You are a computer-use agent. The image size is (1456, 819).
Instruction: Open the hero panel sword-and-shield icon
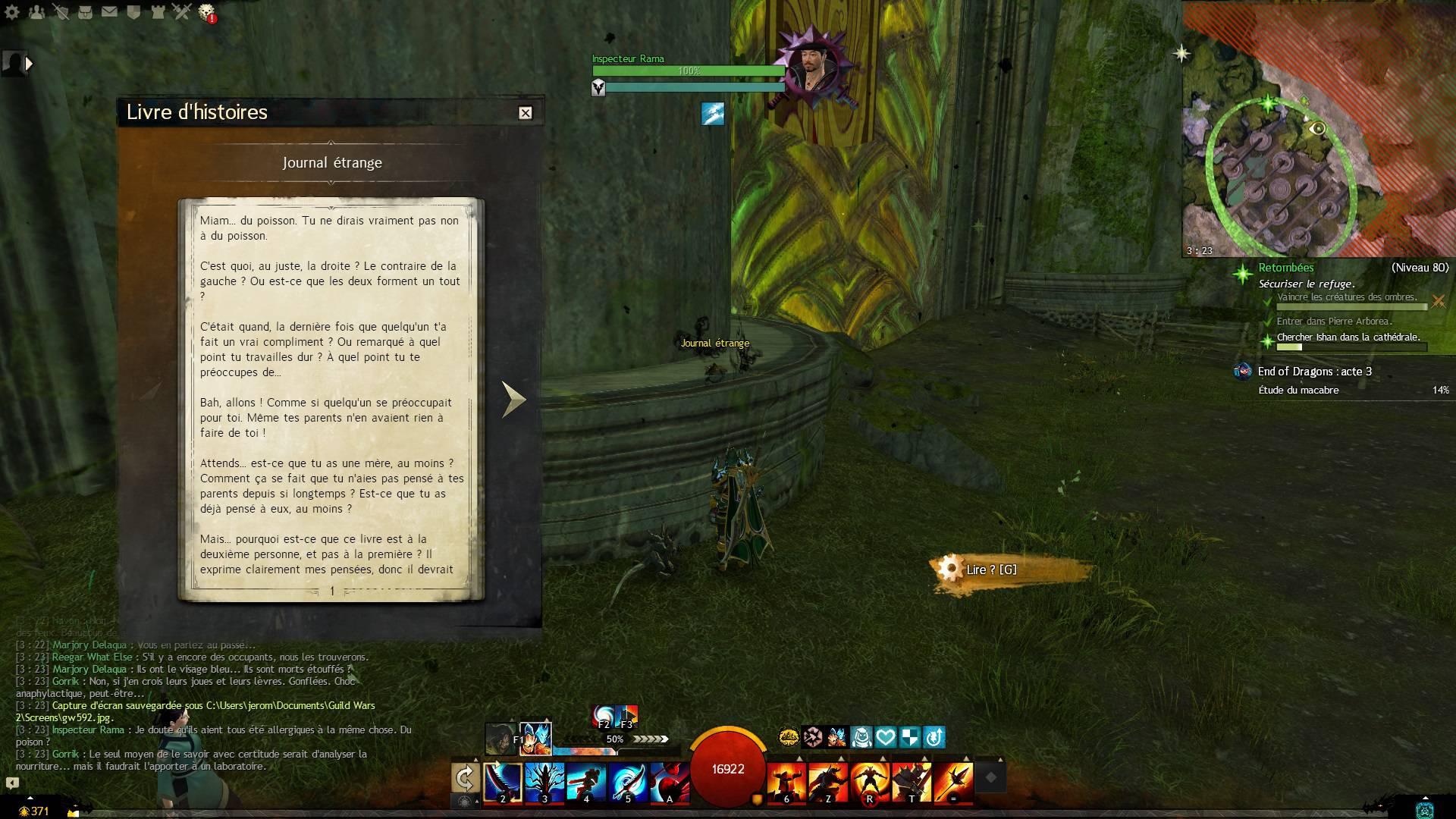(61, 12)
